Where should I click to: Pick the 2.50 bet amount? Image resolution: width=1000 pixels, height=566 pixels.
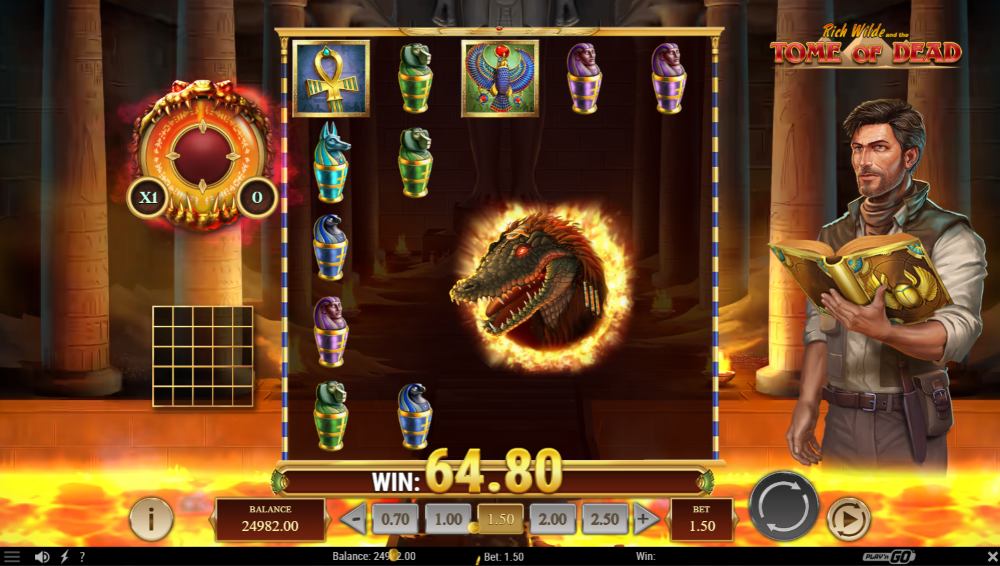pos(605,518)
